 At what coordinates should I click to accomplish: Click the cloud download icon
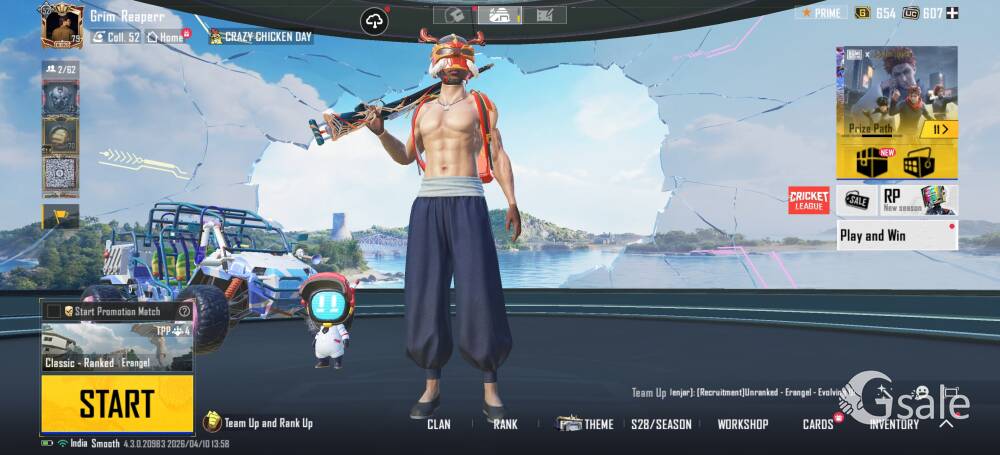375,21
